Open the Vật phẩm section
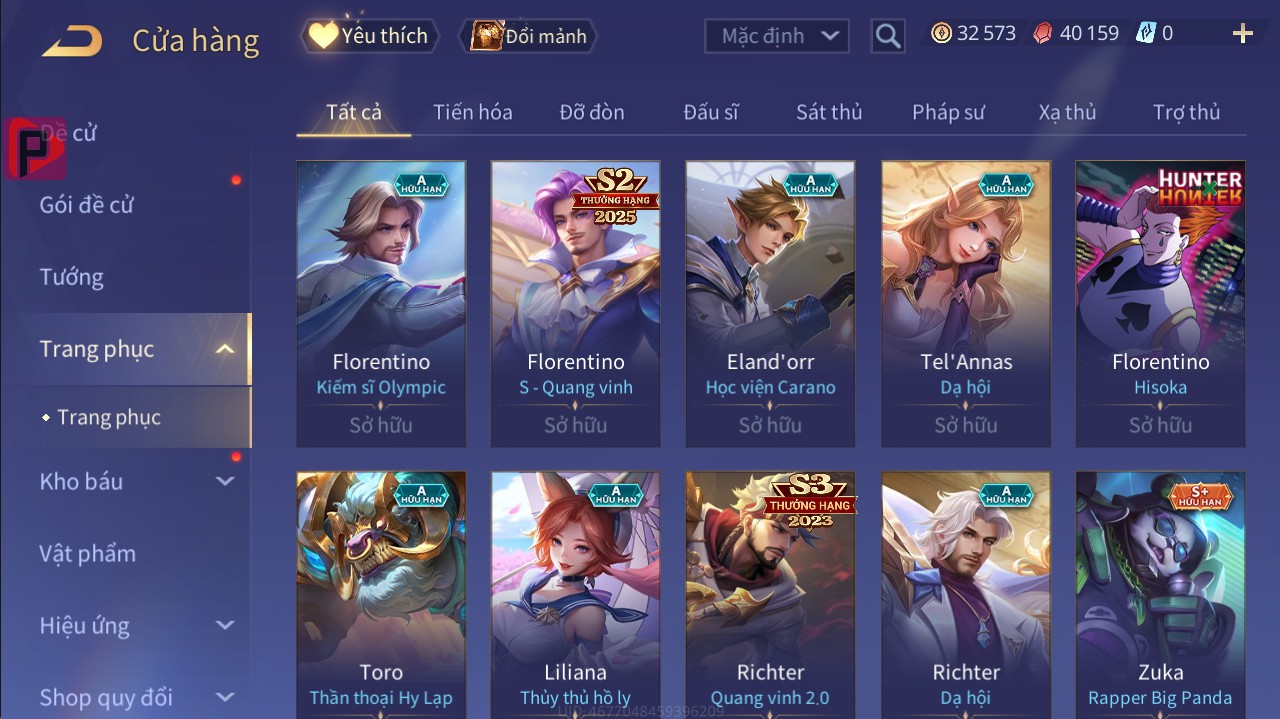This screenshot has height=719, width=1280. click(87, 553)
